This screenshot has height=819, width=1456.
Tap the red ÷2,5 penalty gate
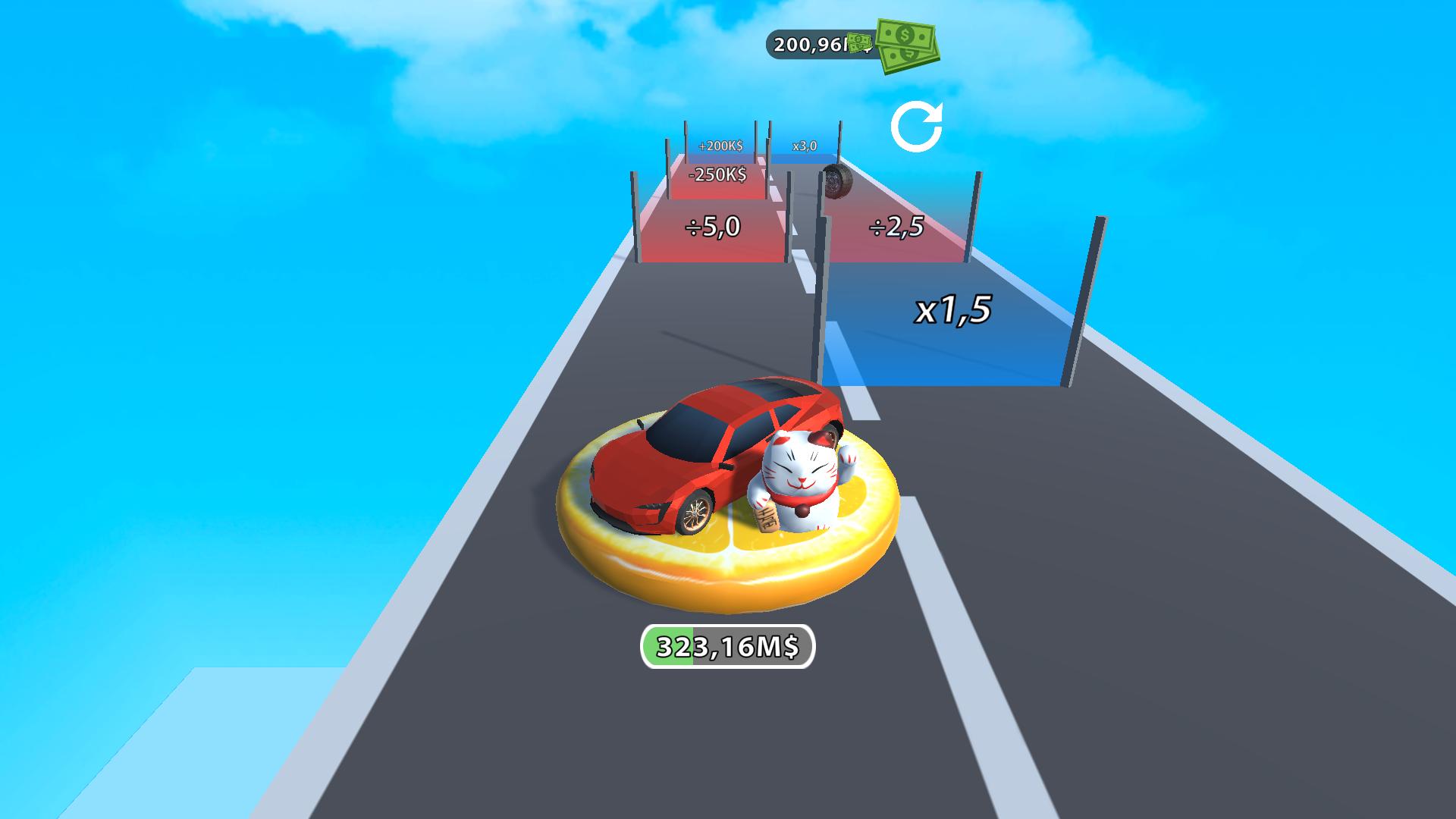[x=895, y=227]
